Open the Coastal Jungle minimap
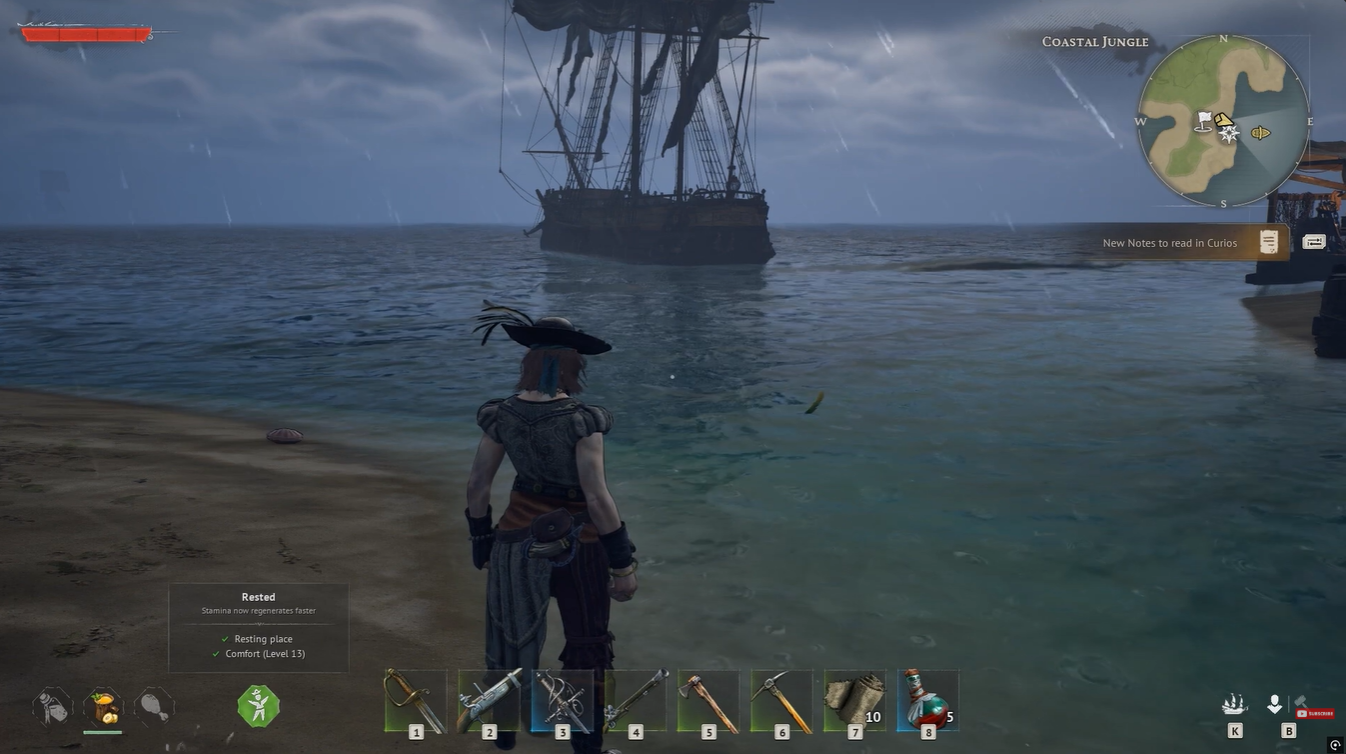 point(1223,122)
